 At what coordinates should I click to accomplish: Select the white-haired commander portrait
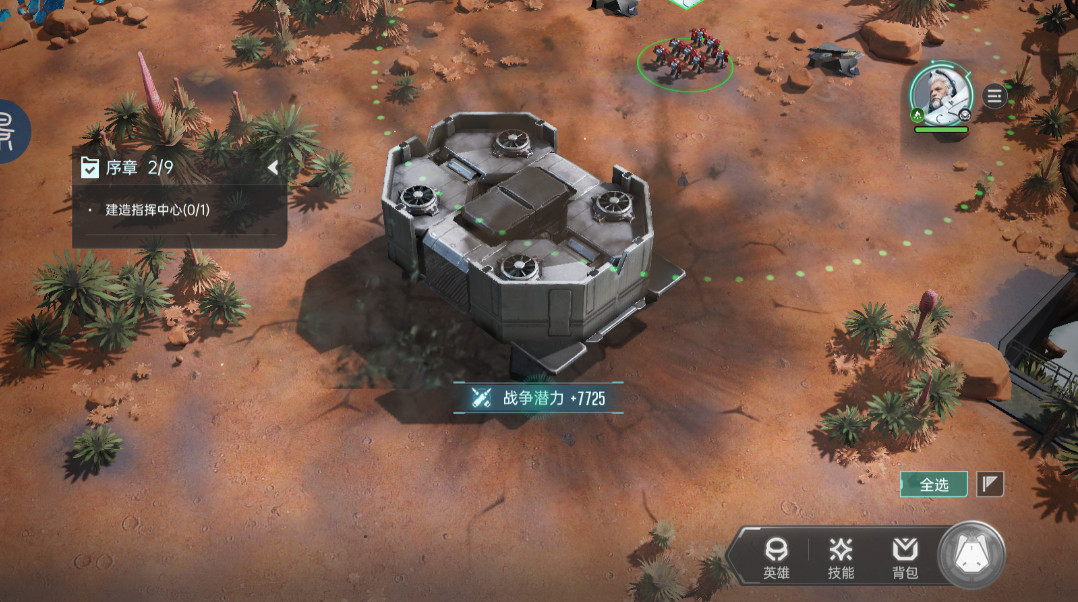940,93
